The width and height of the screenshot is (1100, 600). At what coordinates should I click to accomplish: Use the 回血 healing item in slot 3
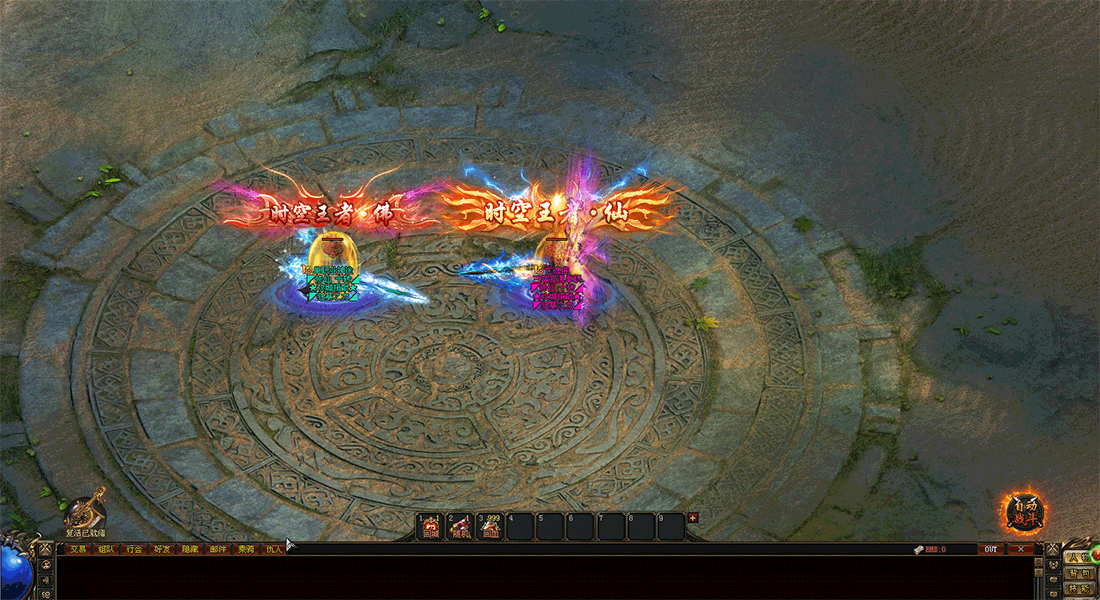(491, 526)
